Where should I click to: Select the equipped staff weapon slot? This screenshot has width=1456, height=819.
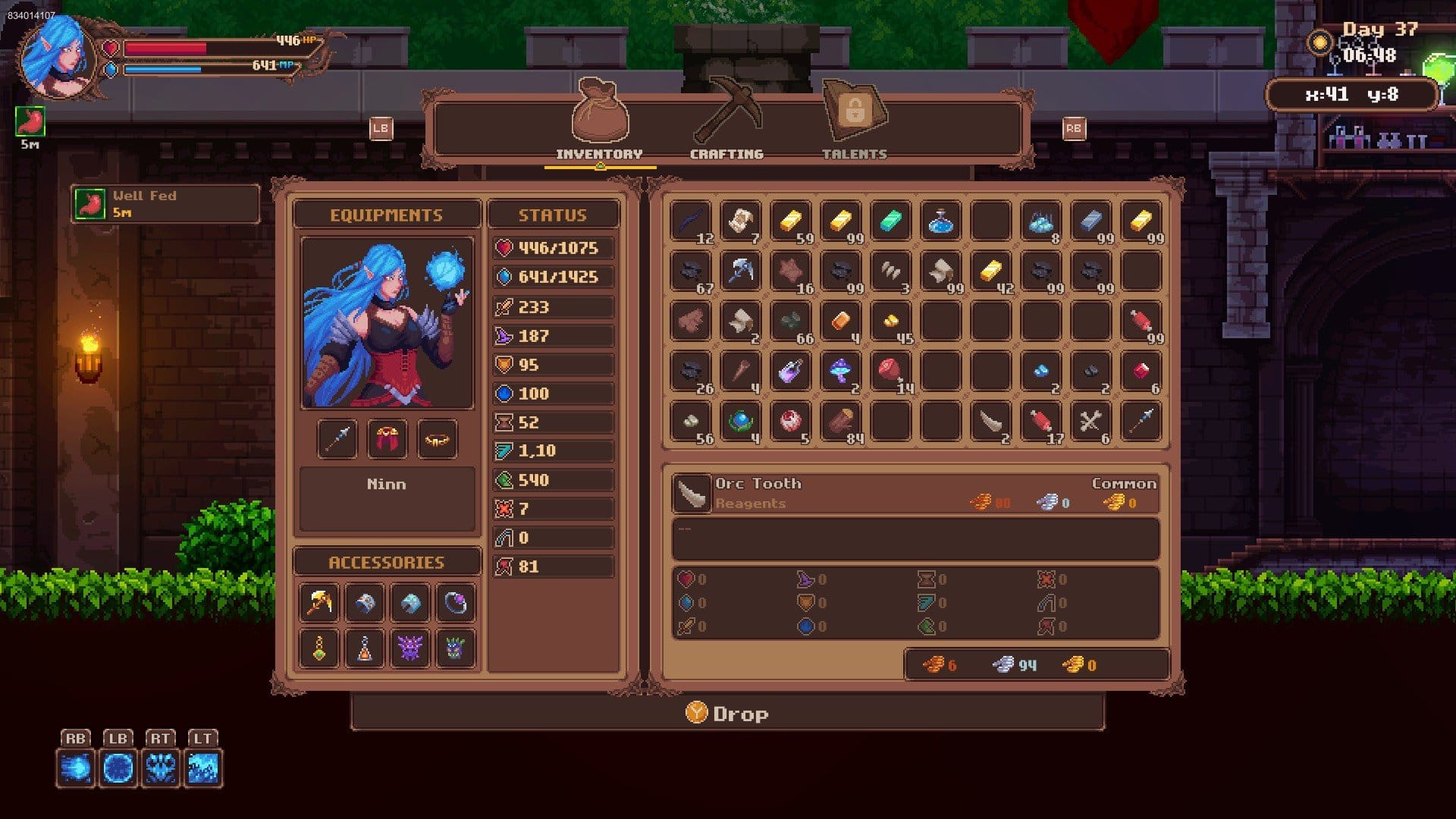pyautogui.click(x=337, y=438)
